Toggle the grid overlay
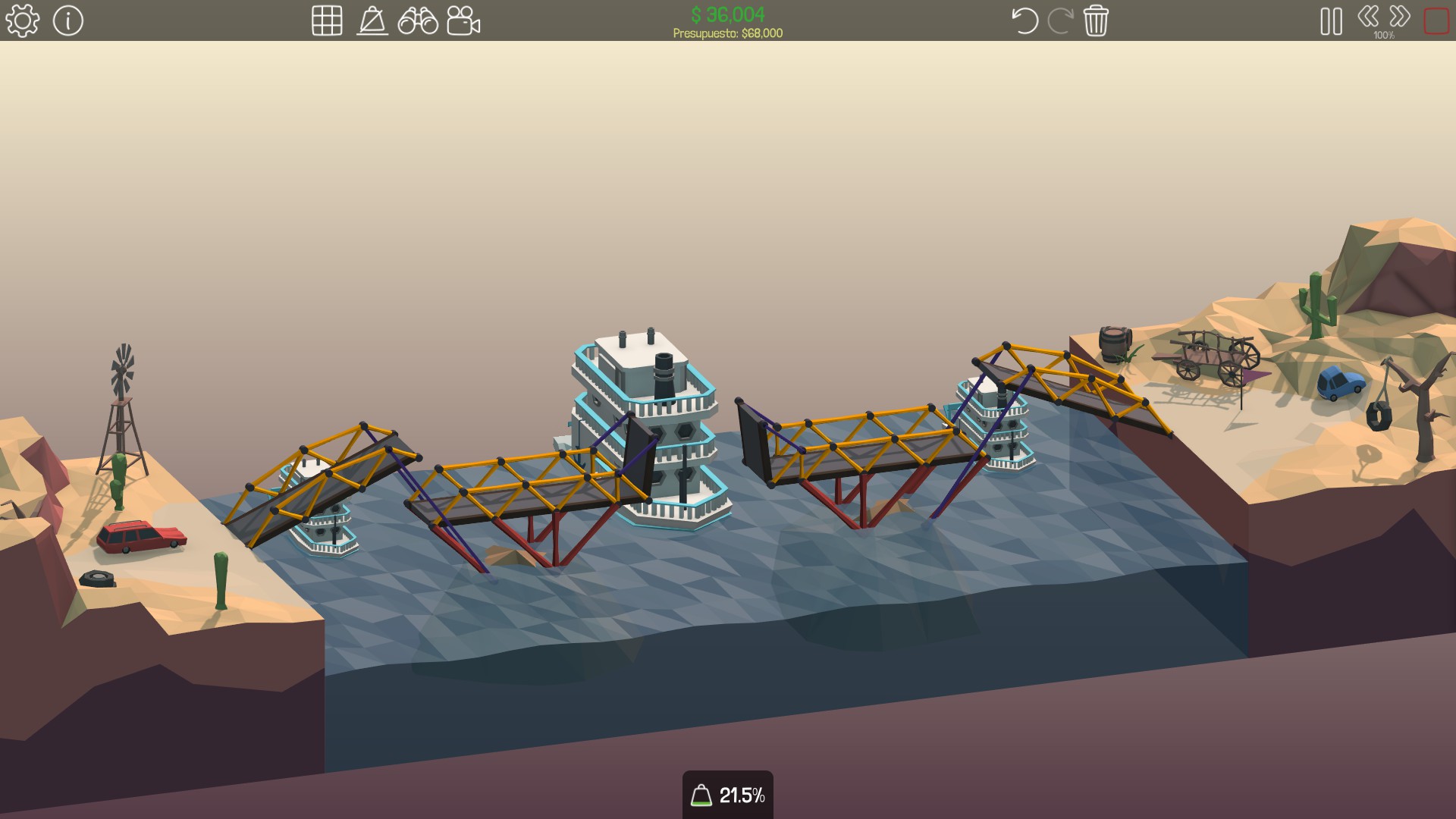The image size is (1456, 819). 327,20
